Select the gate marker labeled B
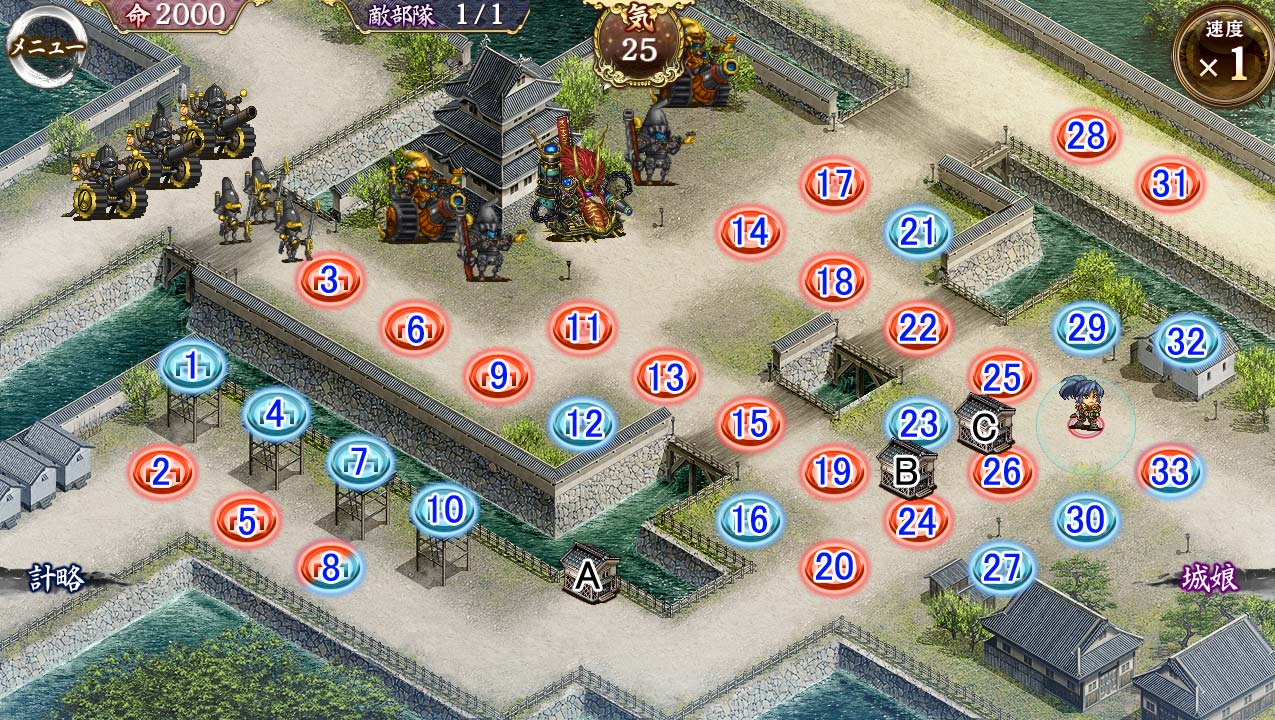The image size is (1275, 720). [907, 470]
